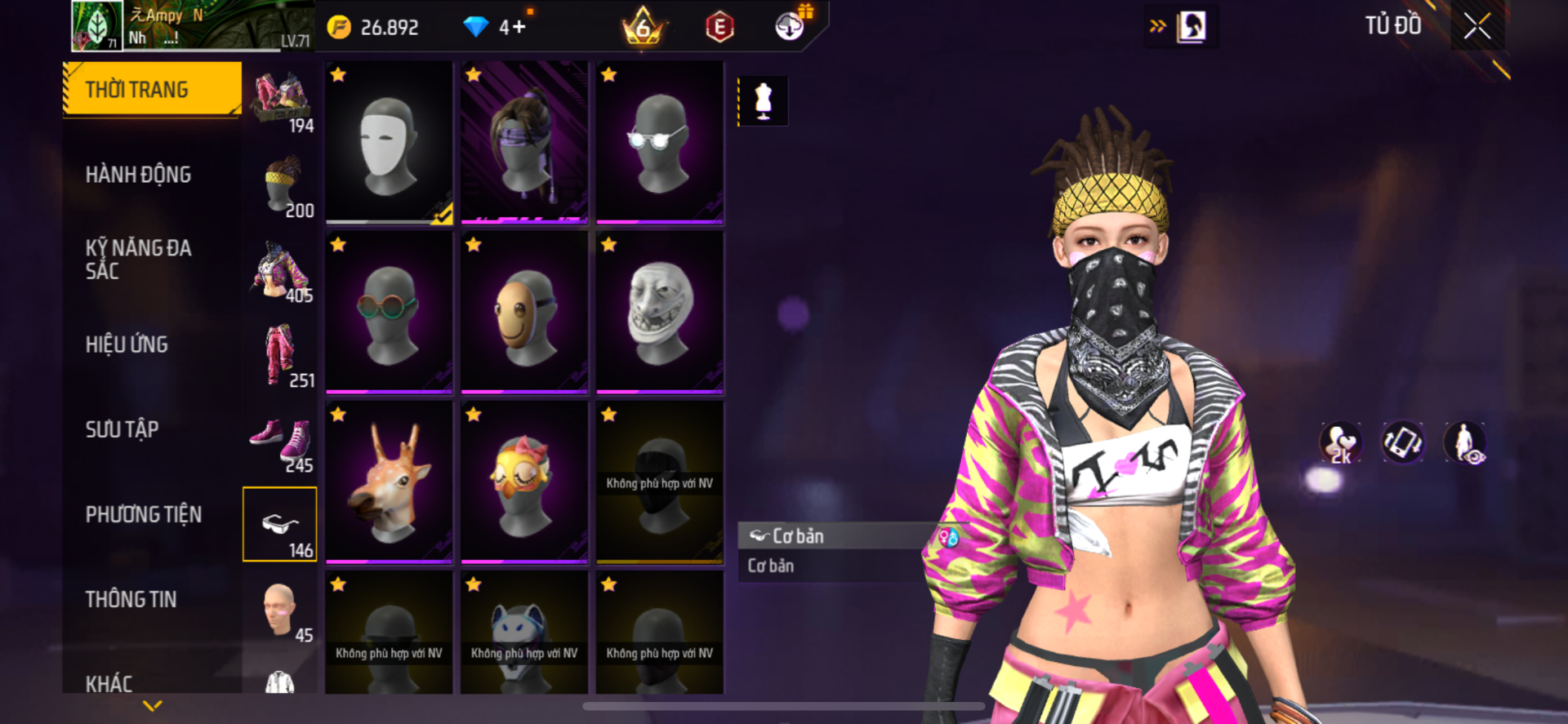Select the Hiệu Ứng tab
The width and height of the screenshot is (1568, 724).
(127, 344)
